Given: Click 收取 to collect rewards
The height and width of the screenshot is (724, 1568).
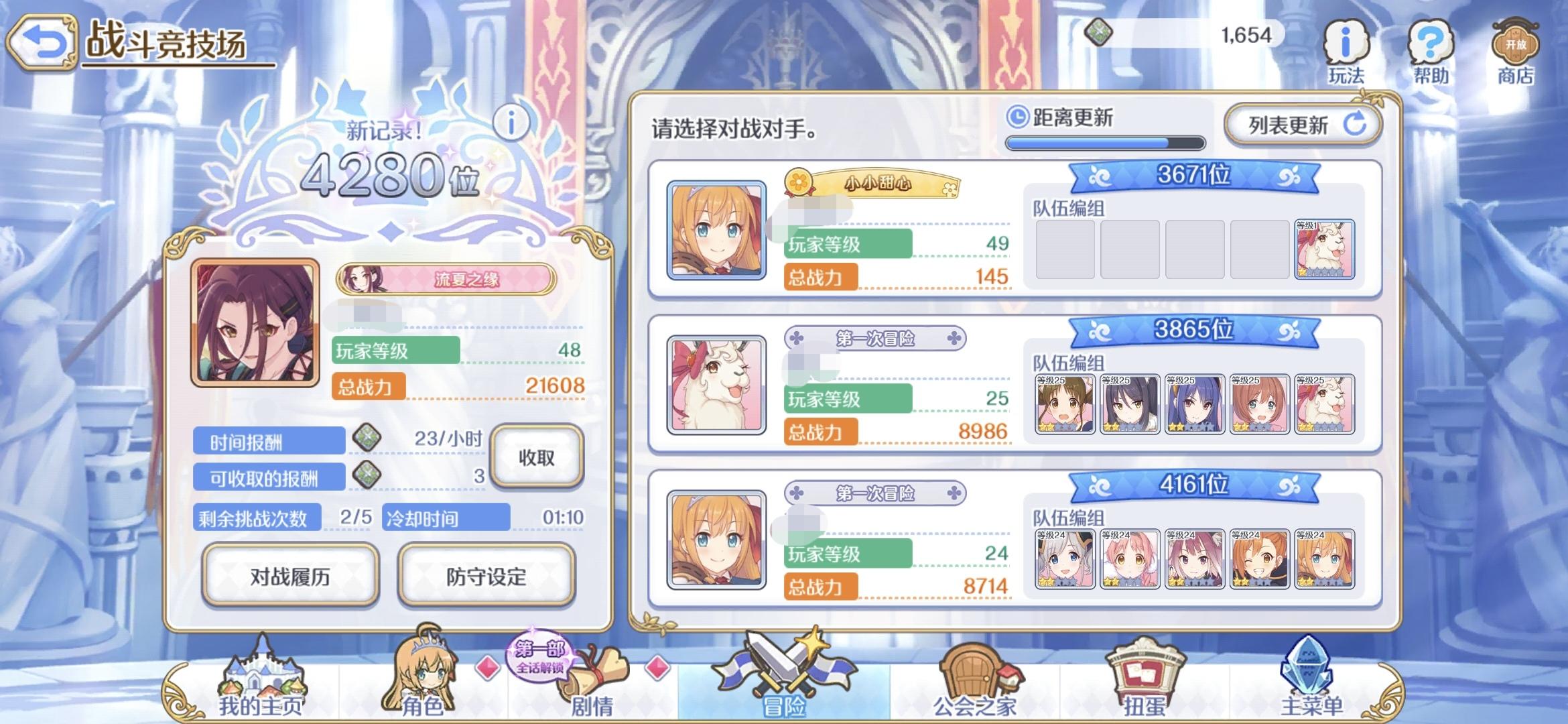Looking at the screenshot, I should pyautogui.click(x=536, y=456).
